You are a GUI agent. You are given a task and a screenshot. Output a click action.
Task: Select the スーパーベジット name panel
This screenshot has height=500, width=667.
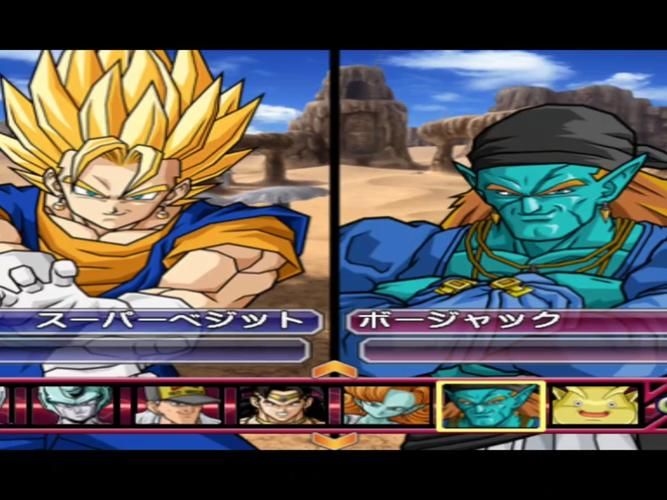(160, 321)
